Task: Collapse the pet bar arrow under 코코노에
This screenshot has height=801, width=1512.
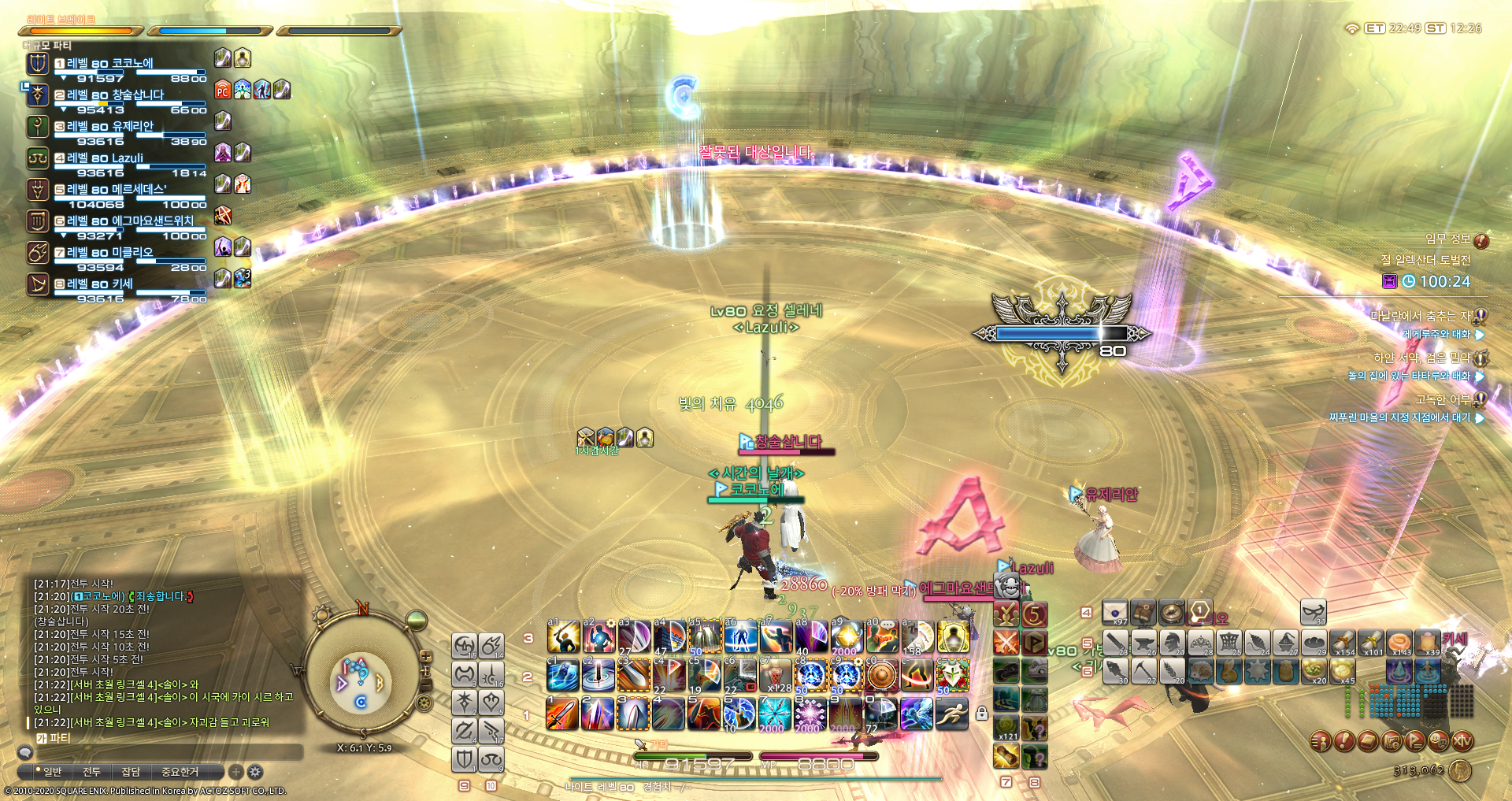Action: [65, 77]
